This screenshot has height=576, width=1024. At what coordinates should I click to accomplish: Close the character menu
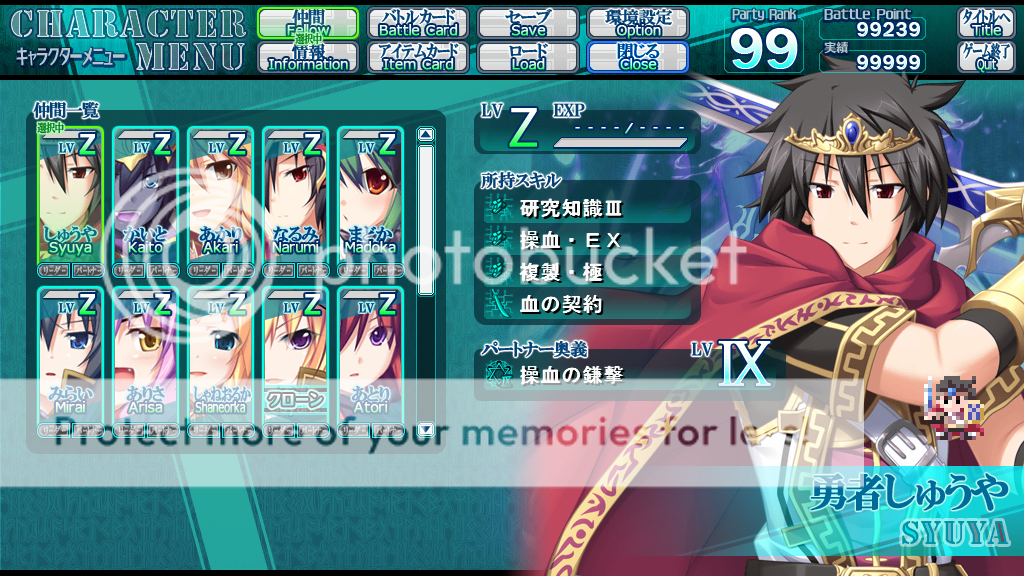[638, 57]
